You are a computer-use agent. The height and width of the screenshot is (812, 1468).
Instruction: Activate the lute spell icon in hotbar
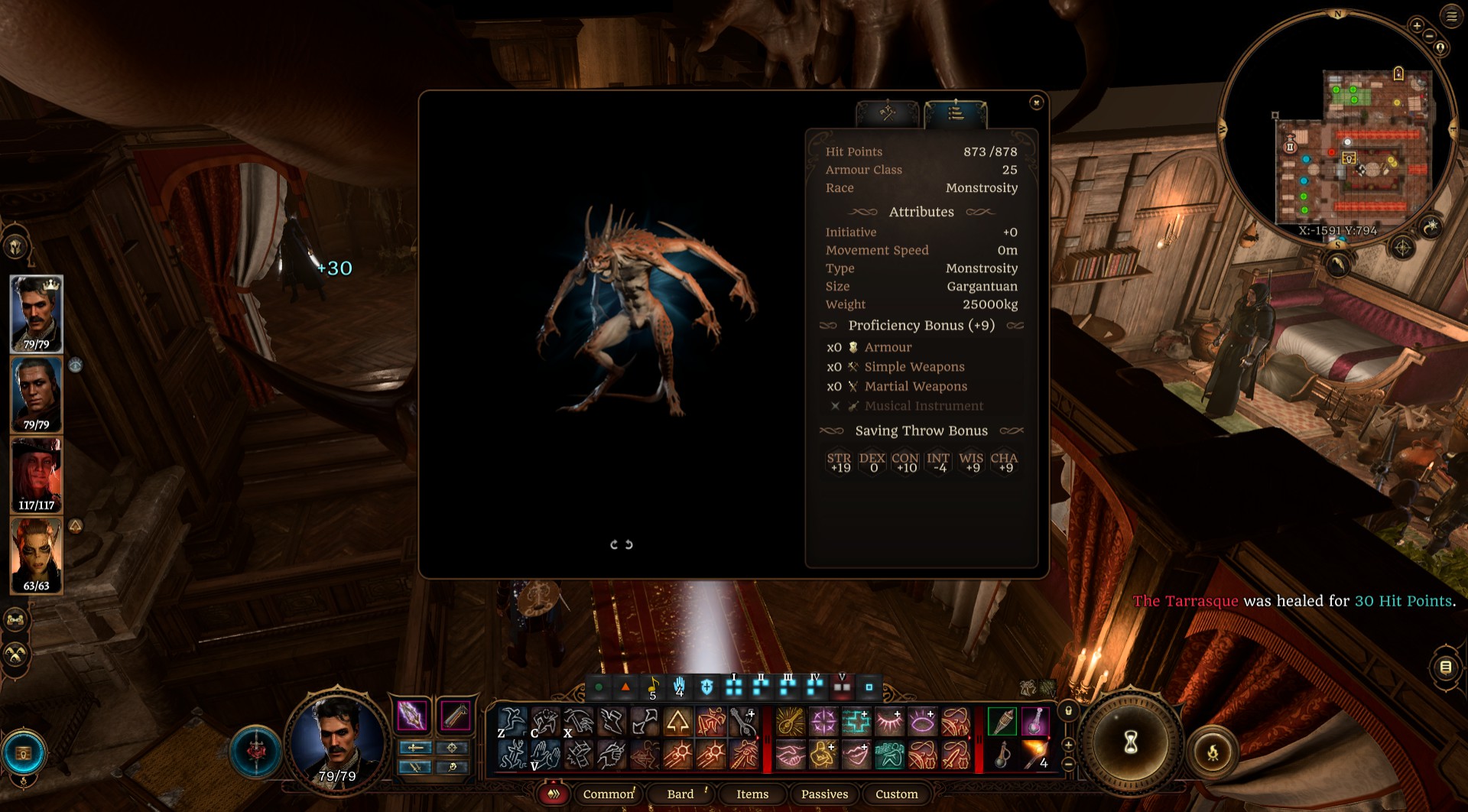[x=790, y=722]
